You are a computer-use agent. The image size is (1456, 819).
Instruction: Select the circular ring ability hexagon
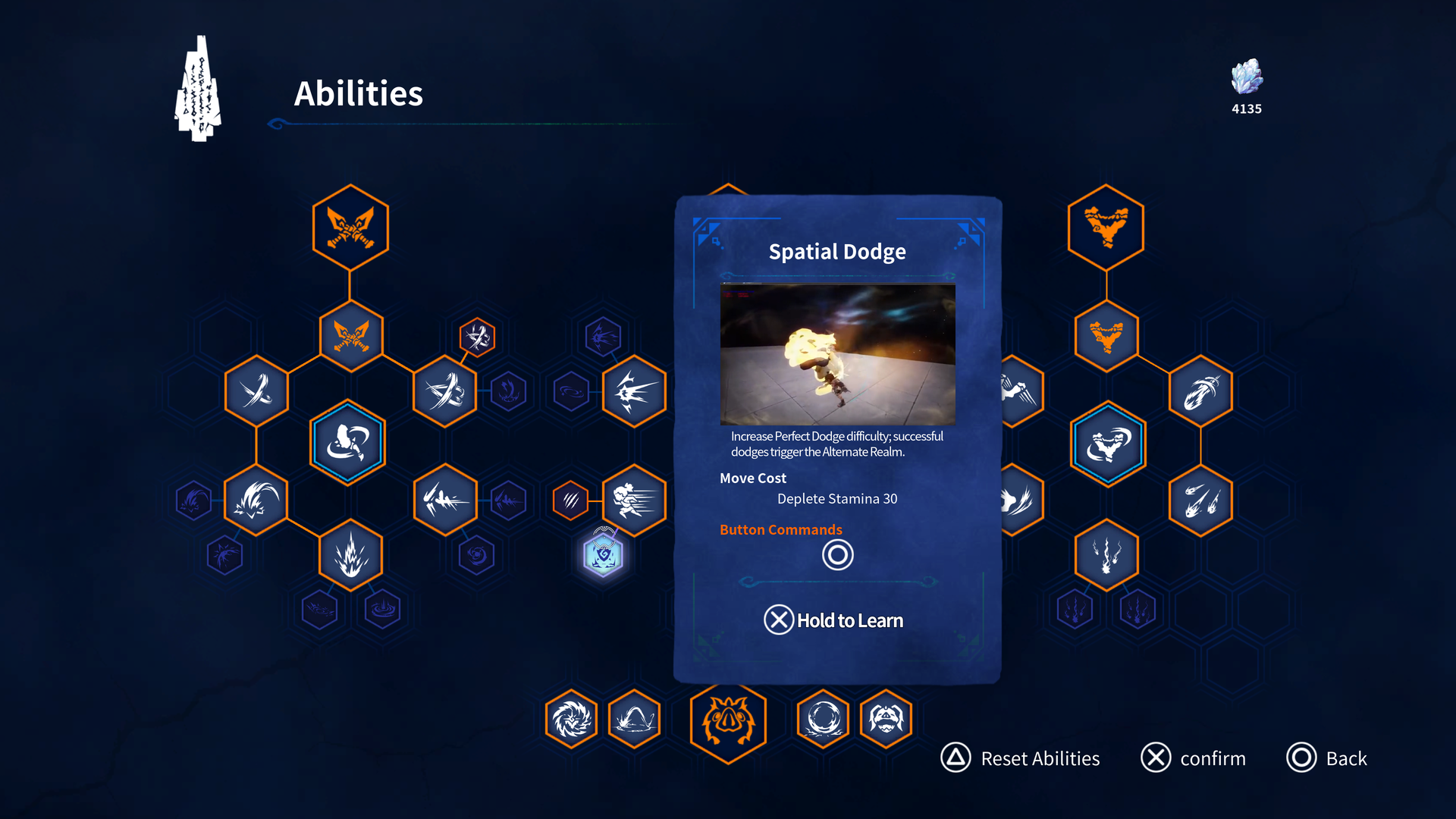[x=824, y=718]
